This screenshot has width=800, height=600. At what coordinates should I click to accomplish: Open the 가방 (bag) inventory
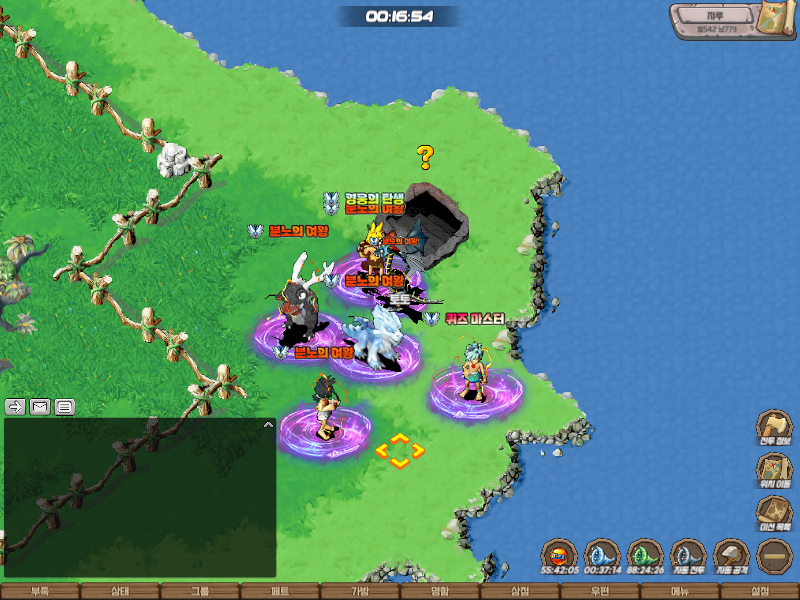click(360, 591)
